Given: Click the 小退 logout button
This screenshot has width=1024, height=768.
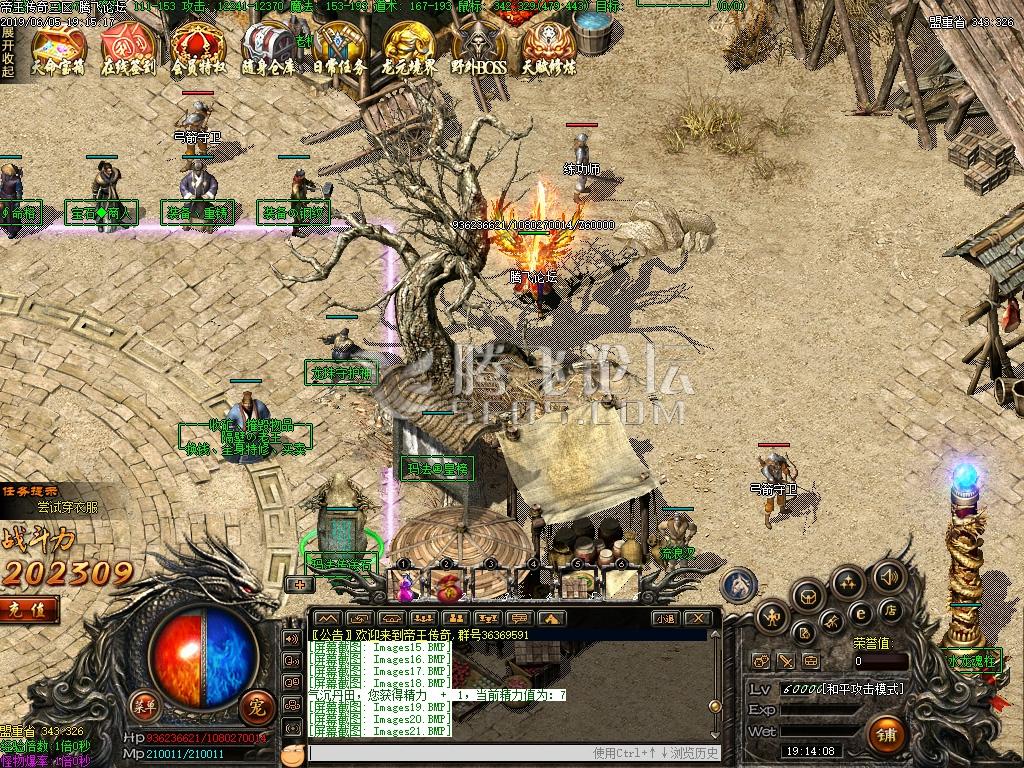Looking at the screenshot, I should (x=666, y=619).
